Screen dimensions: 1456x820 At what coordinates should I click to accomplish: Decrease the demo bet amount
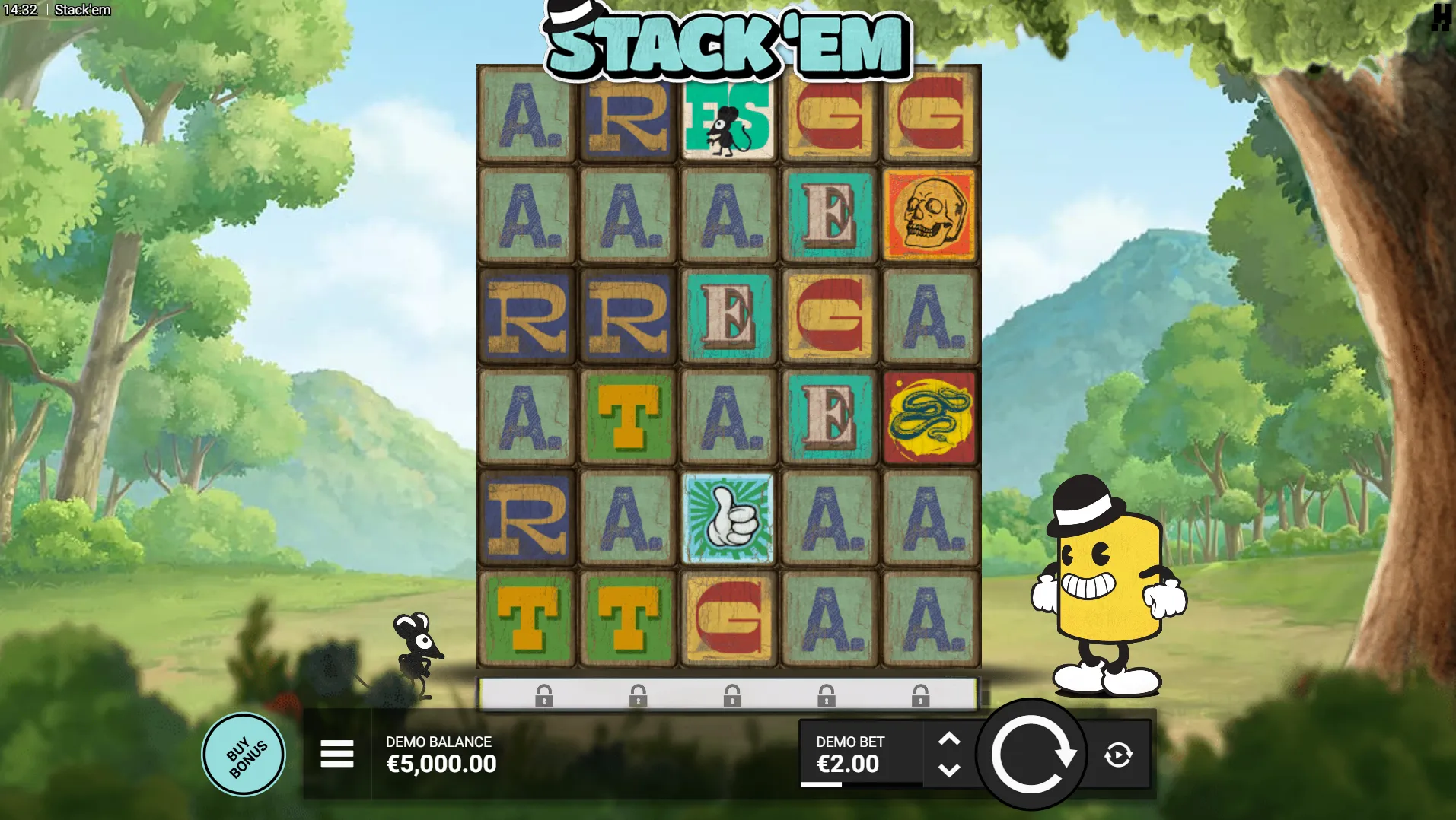(x=948, y=771)
